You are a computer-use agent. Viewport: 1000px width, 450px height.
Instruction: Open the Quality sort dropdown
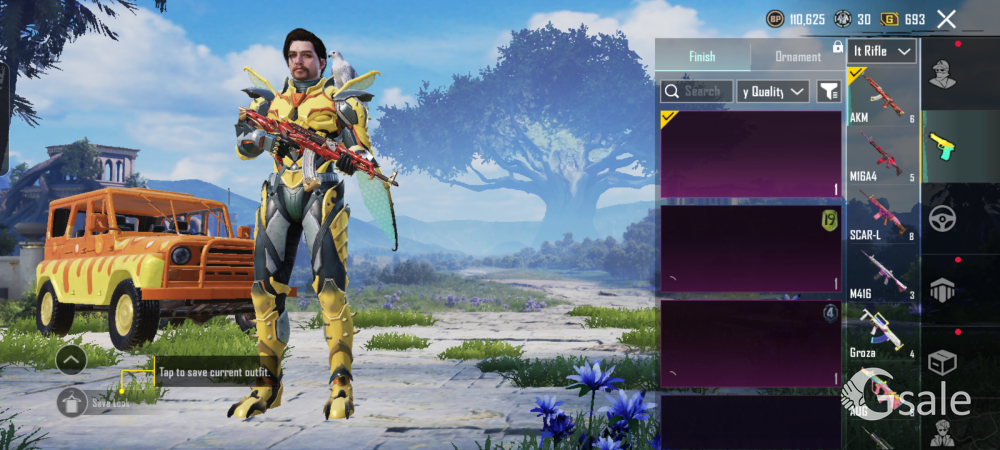coord(772,91)
